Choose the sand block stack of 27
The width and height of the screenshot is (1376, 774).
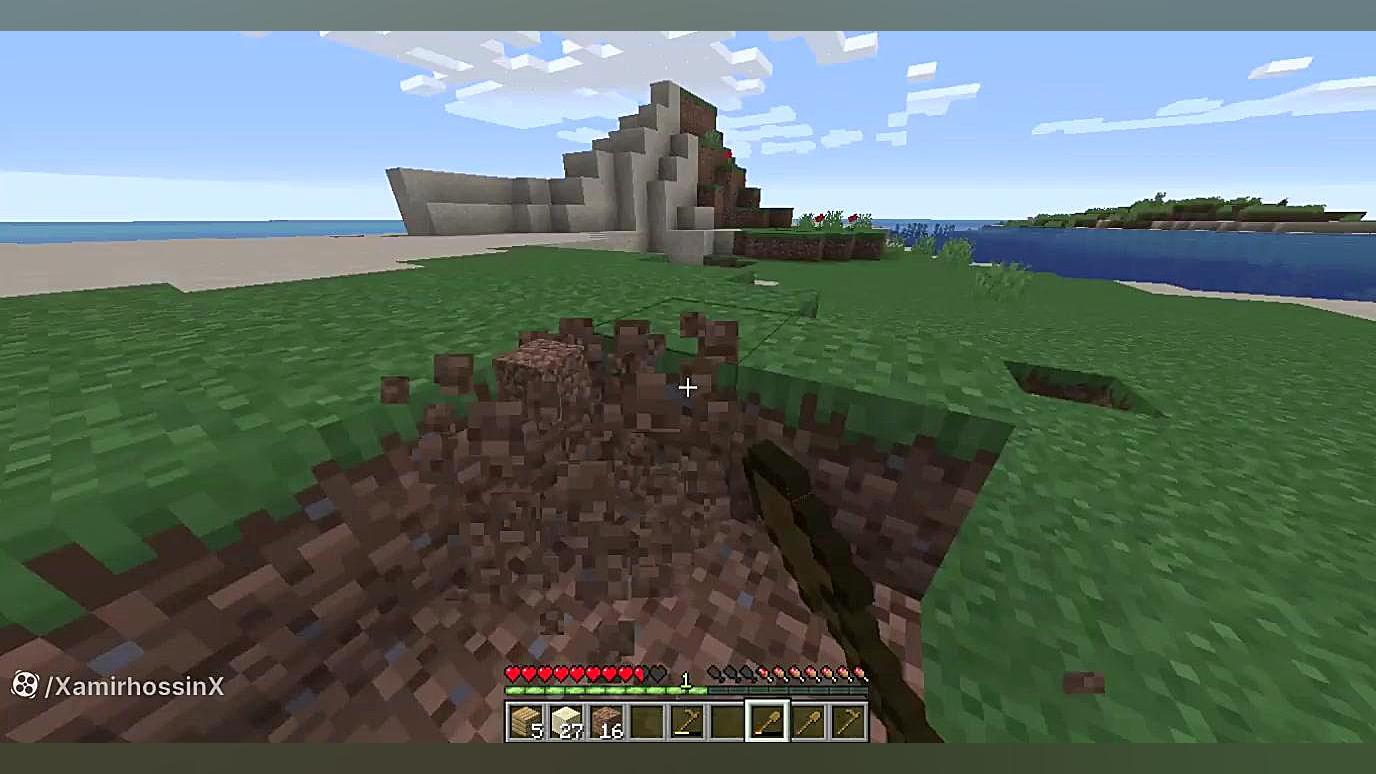point(566,721)
